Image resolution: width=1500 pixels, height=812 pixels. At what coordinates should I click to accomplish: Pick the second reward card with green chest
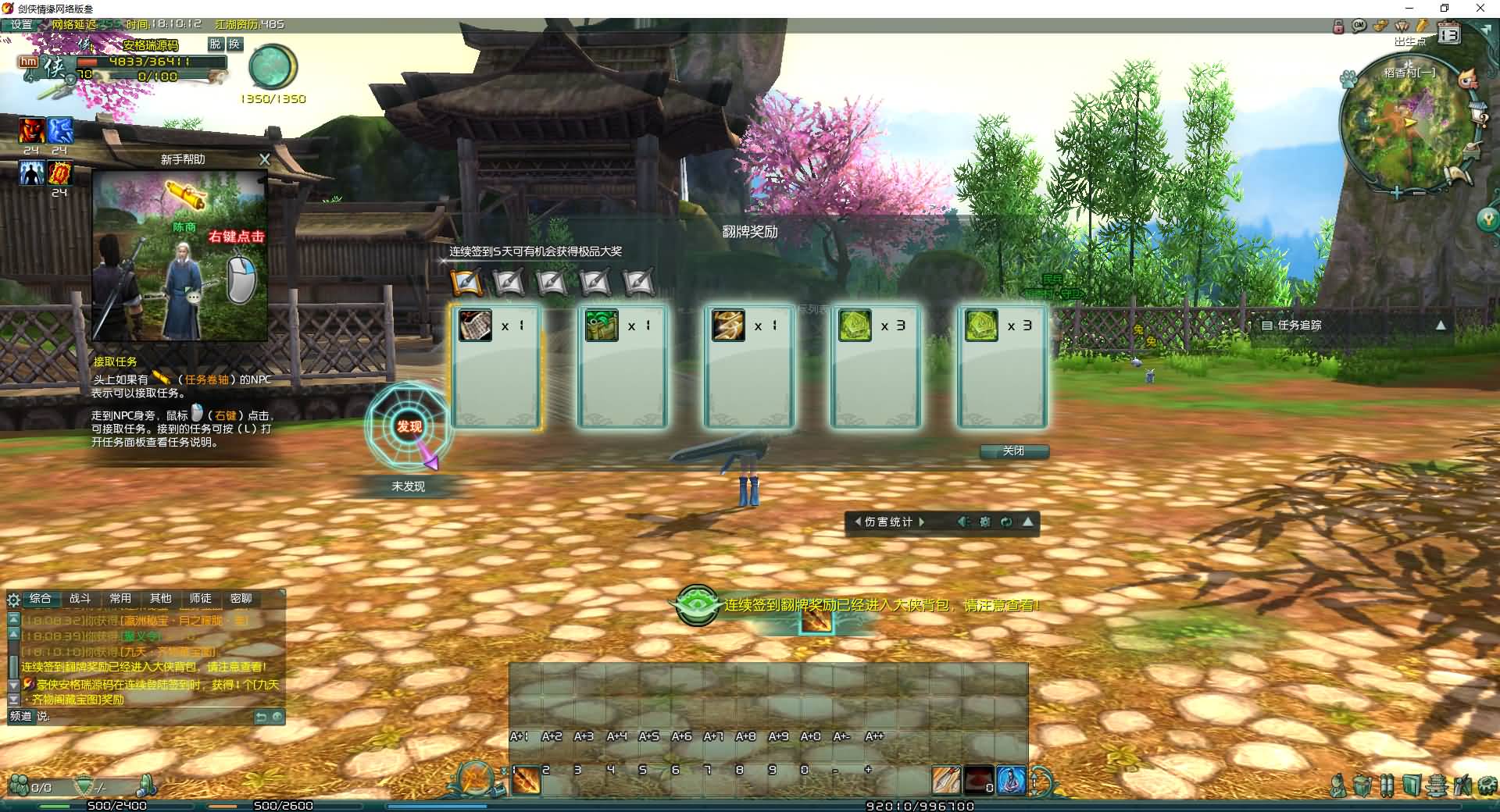point(622,365)
